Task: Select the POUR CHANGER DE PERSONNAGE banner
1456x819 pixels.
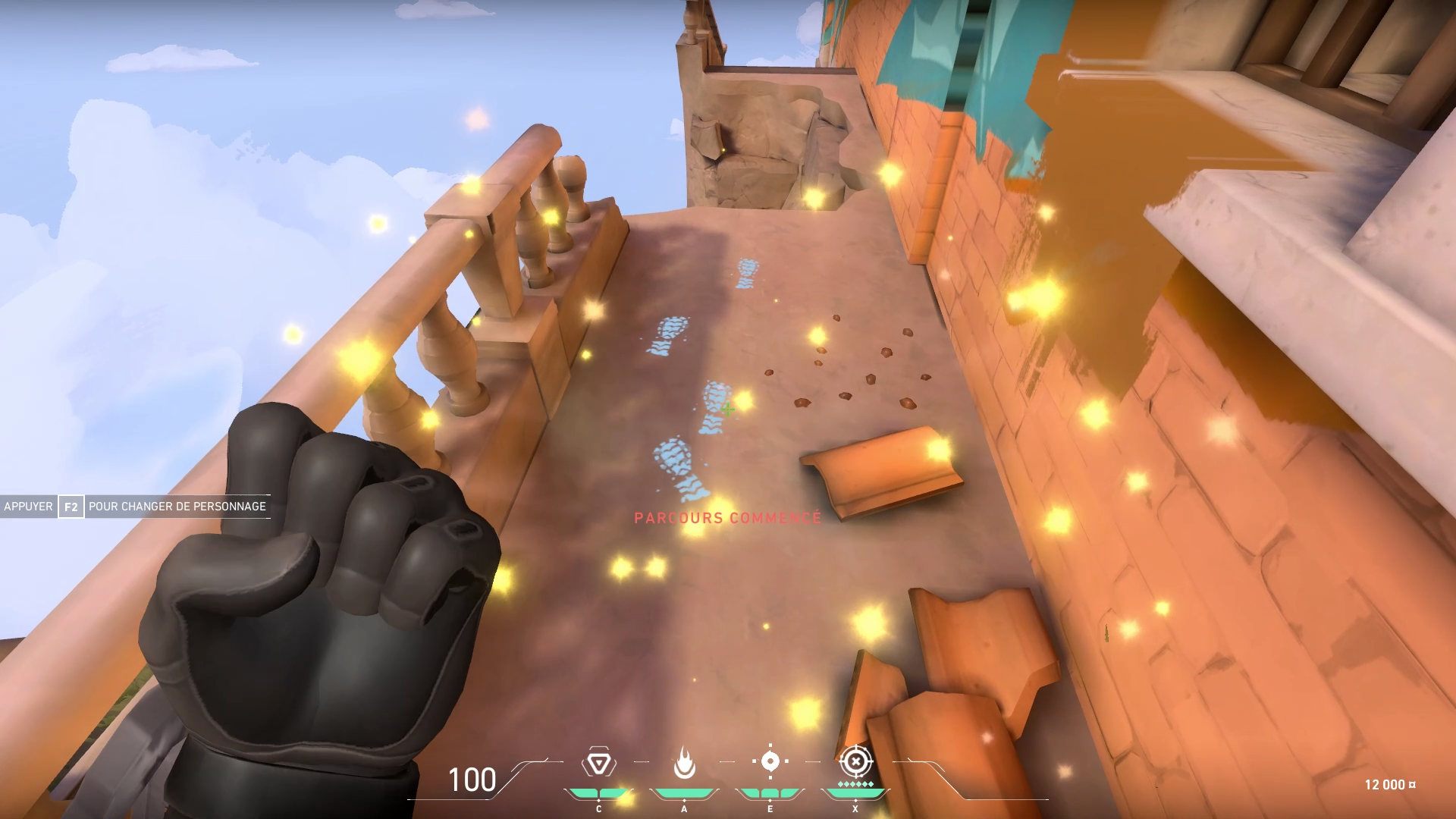Action: (x=178, y=507)
